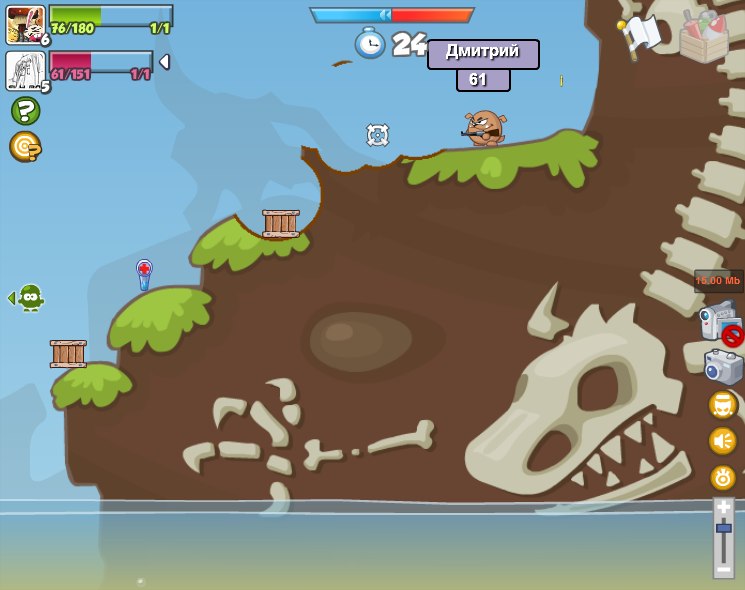Image resolution: width=745 pixels, height=590 pixels.
Task: Take a screenshot with the photo camera
Action: 723,367
